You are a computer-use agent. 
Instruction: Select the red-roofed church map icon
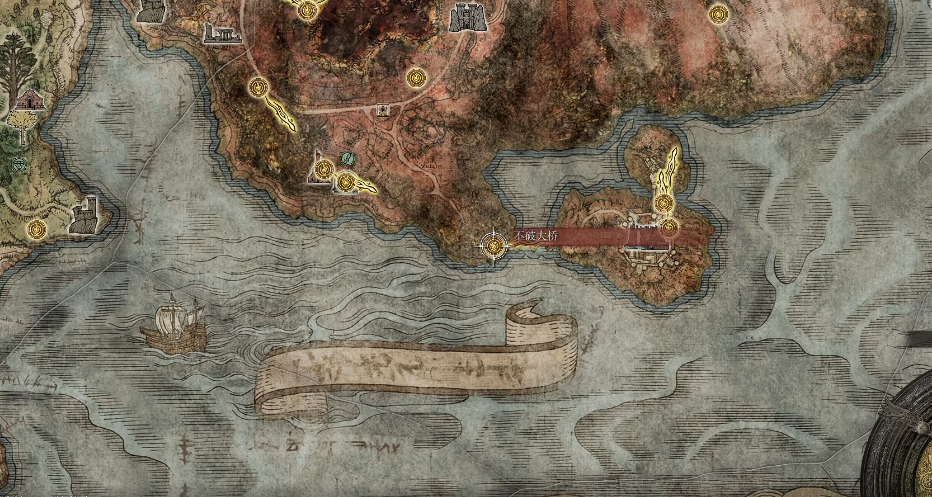[x=29, y=101]
